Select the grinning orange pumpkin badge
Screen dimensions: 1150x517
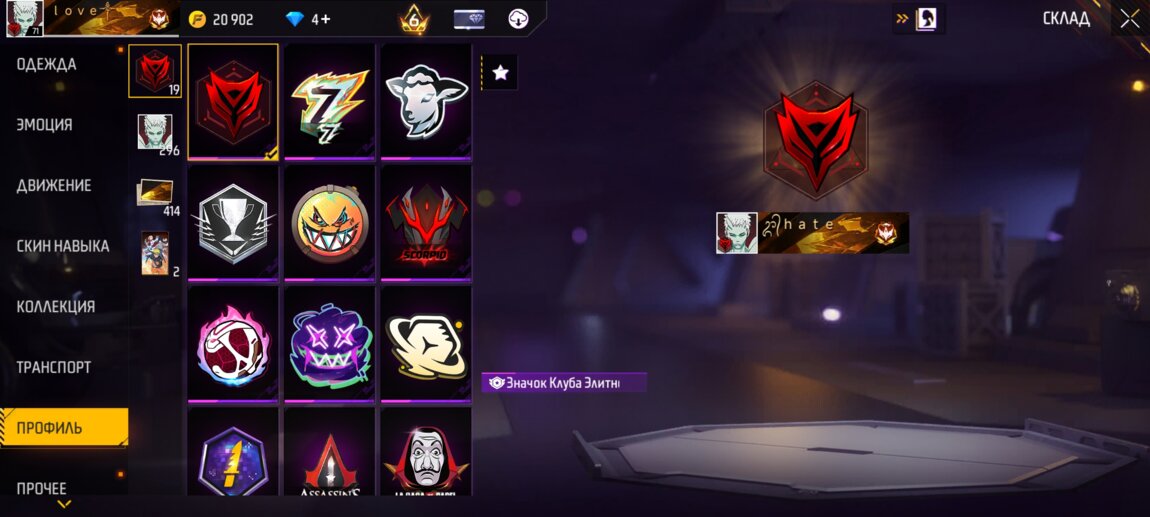pyautogui.click(x=330, y=221)
